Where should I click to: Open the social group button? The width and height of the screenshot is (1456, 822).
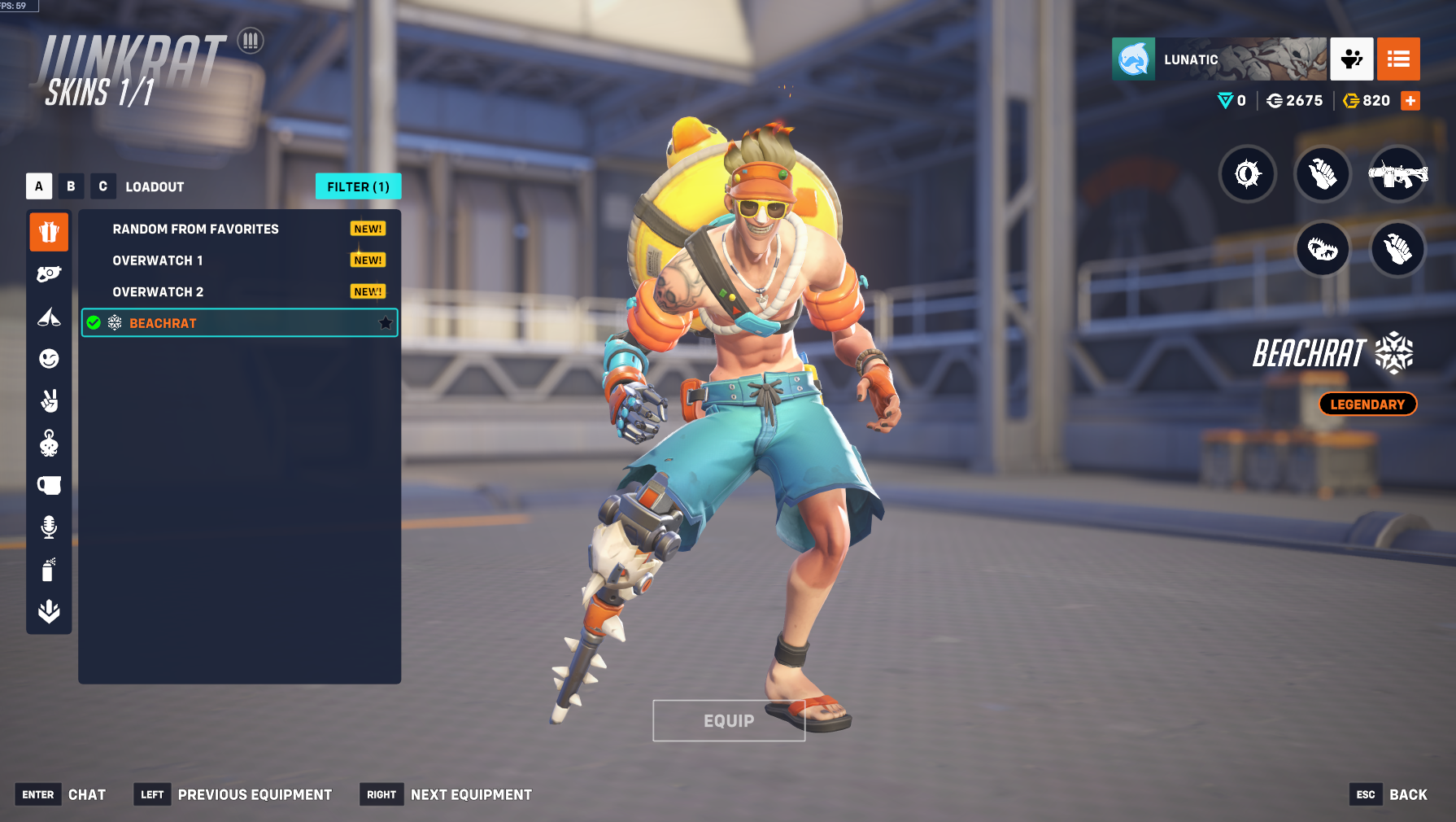click(x=1352, y=59)
